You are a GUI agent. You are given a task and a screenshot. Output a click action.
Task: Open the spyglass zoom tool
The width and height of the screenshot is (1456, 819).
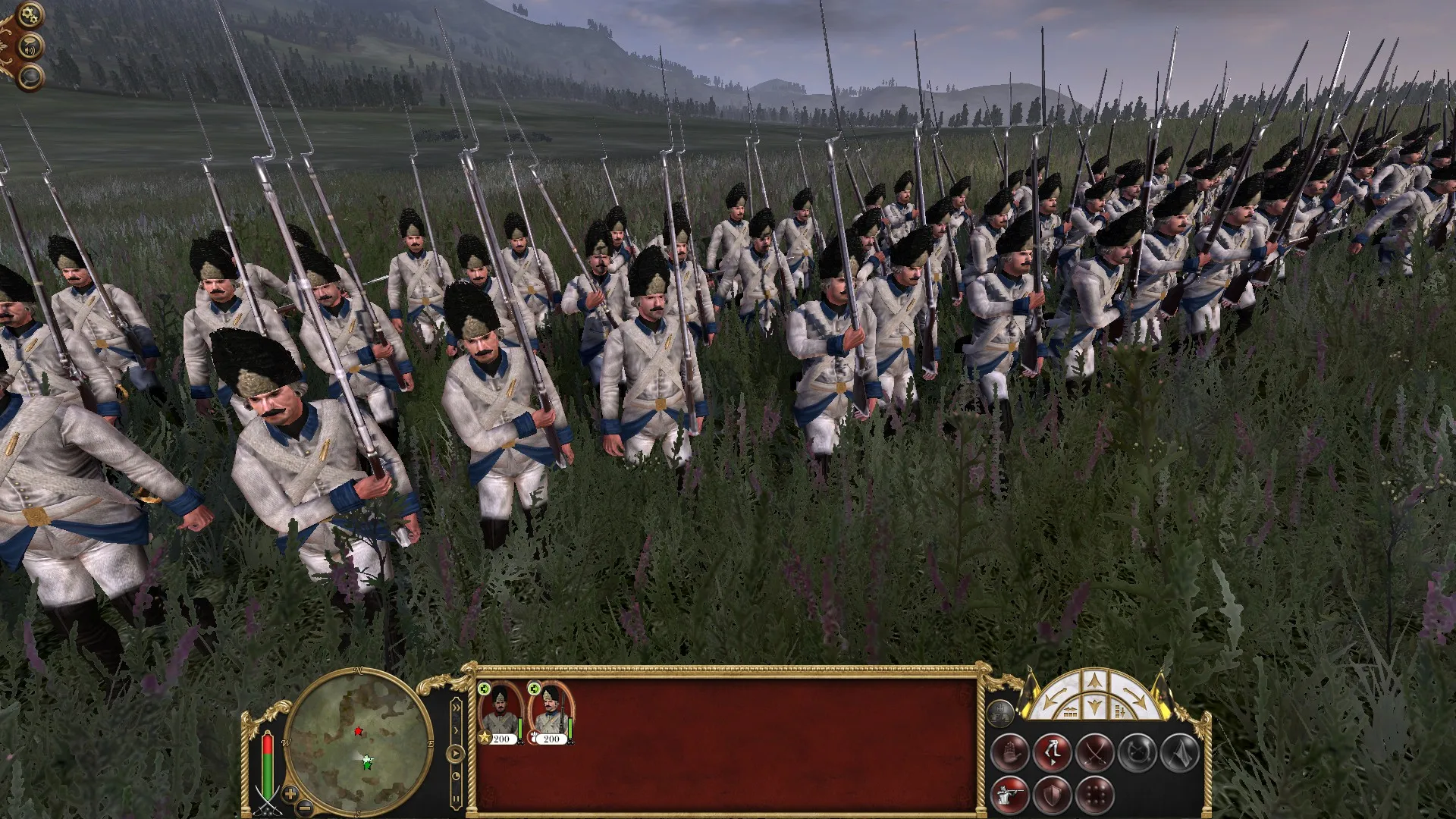[30, 76]
